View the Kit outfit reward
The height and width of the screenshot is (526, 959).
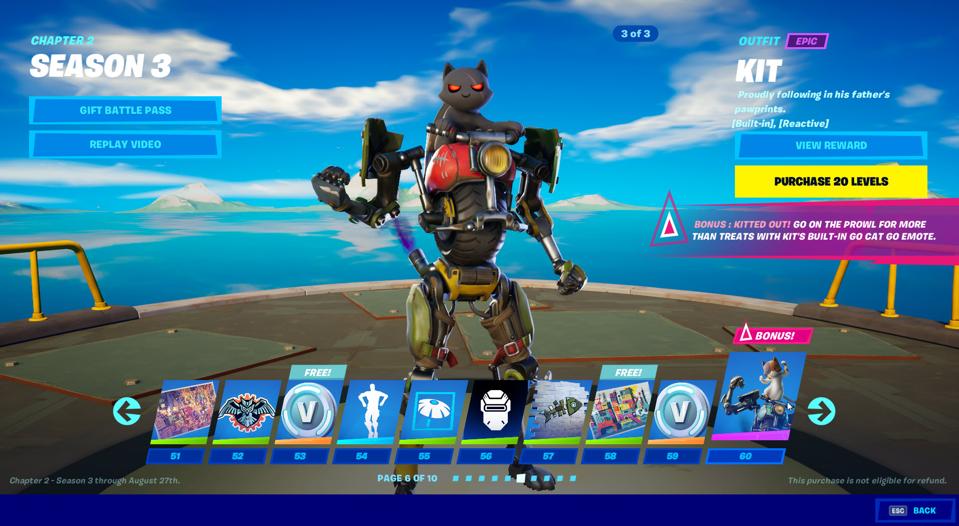click(830, 145)
